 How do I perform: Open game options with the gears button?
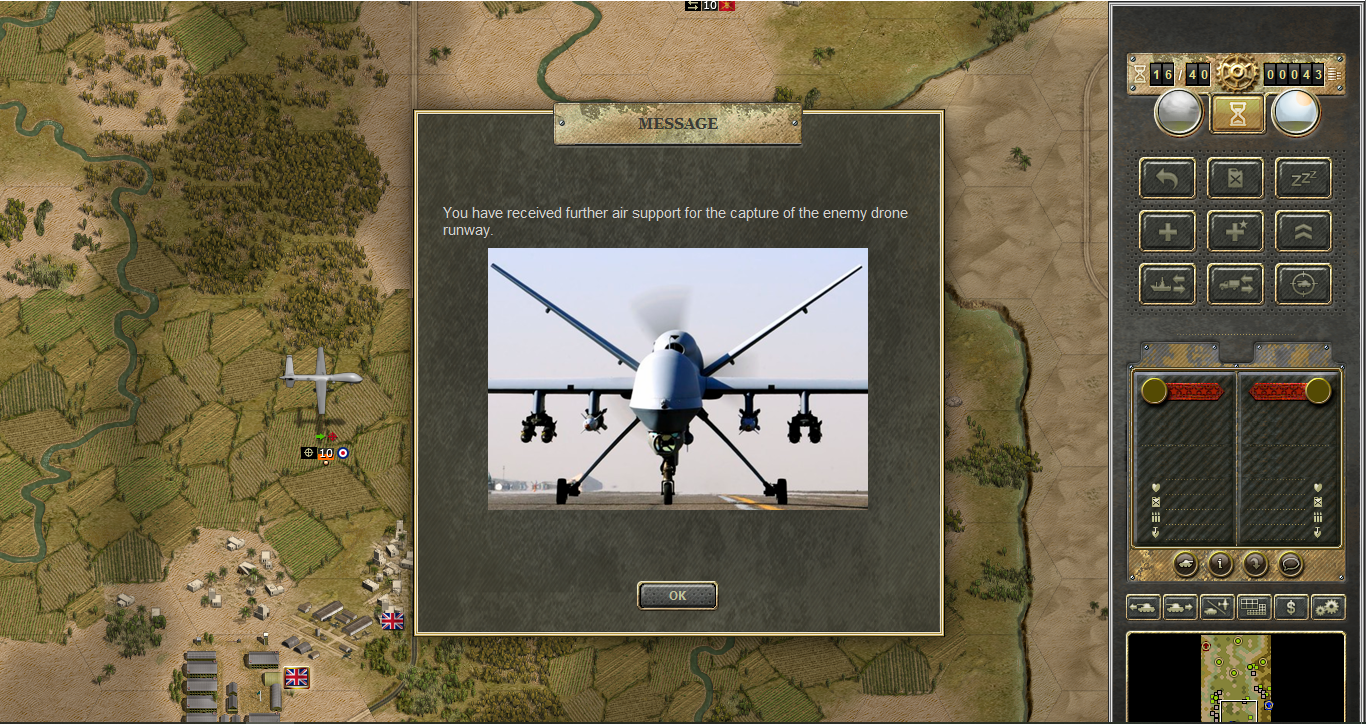tap(1328, 606)
